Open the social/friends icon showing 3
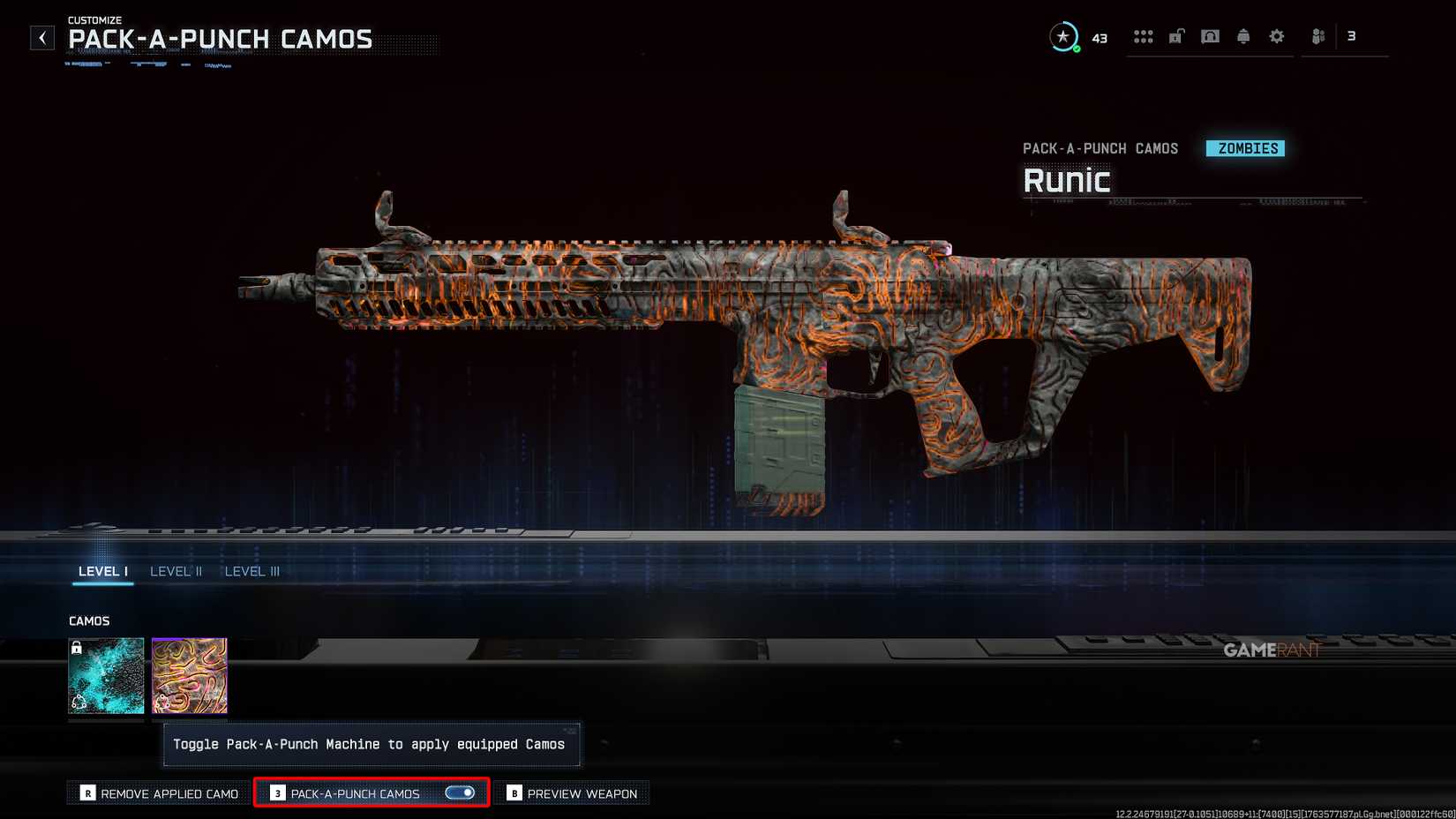1456x819 pixels. point(1319,36)
